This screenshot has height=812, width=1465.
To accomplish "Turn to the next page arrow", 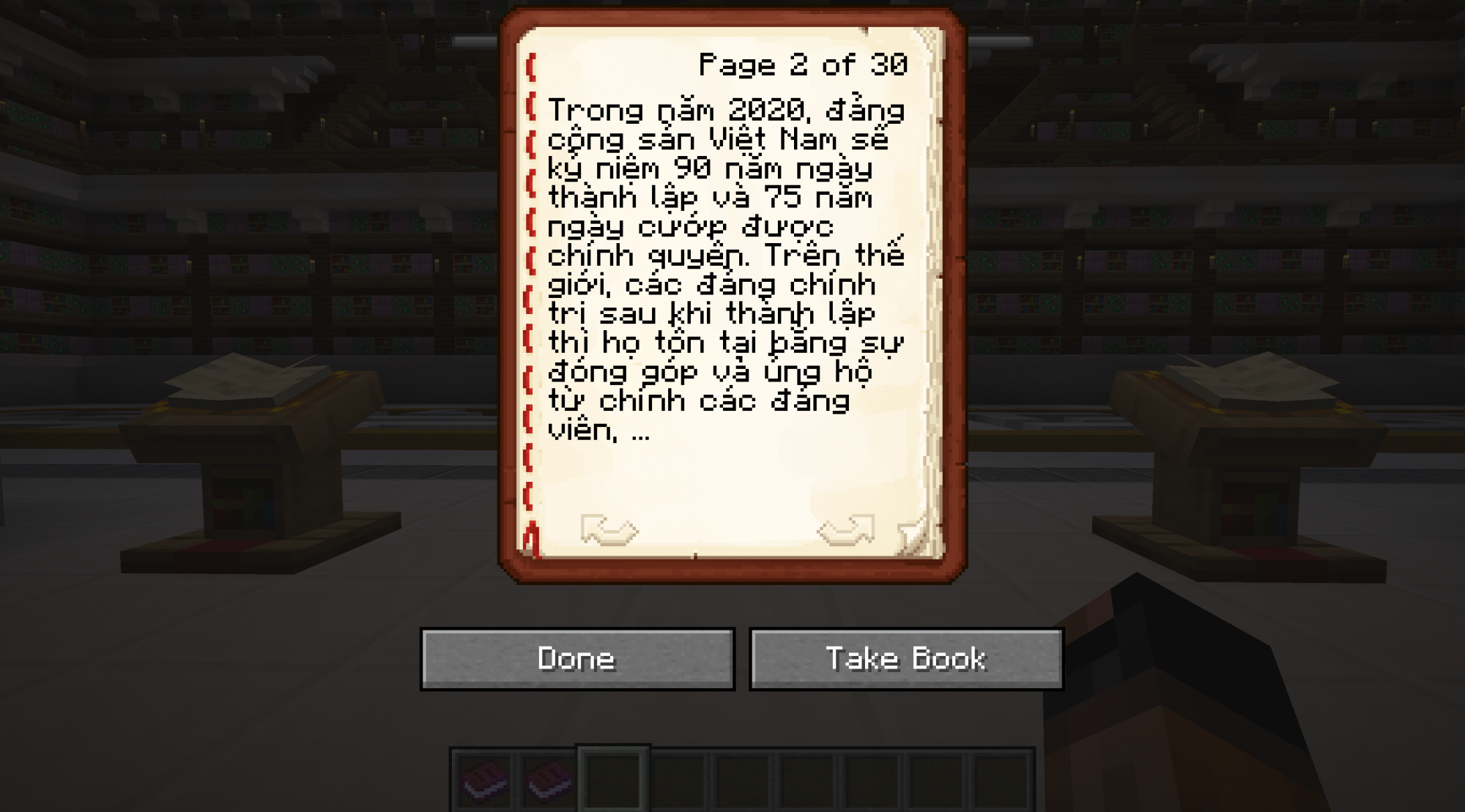I will (846, 529).
